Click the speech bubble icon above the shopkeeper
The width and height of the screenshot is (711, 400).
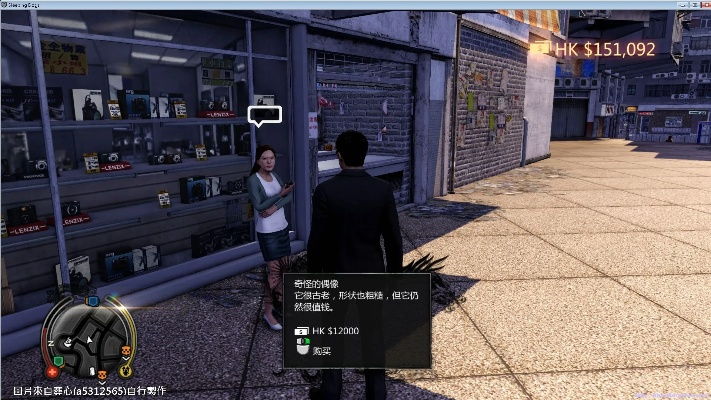point(265,117)
